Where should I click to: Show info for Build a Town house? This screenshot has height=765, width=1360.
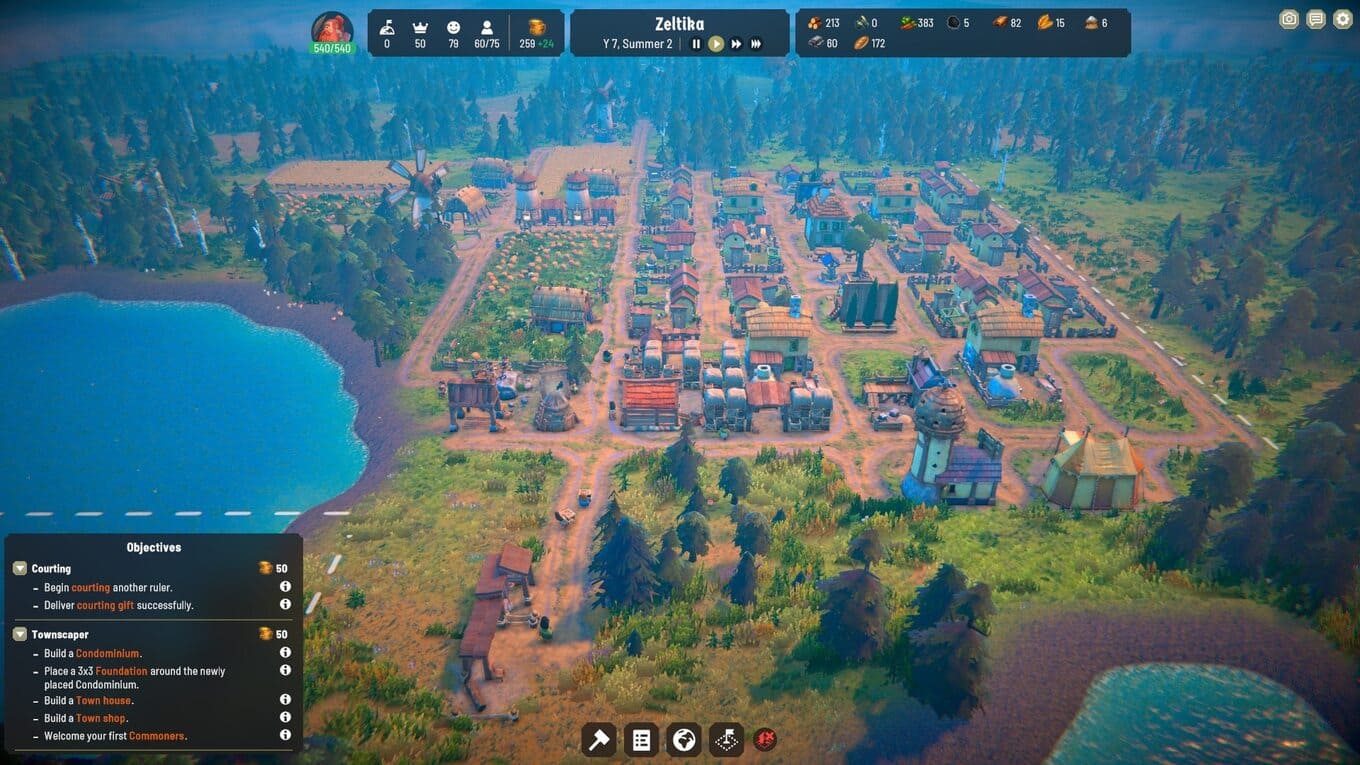(285, 700)
